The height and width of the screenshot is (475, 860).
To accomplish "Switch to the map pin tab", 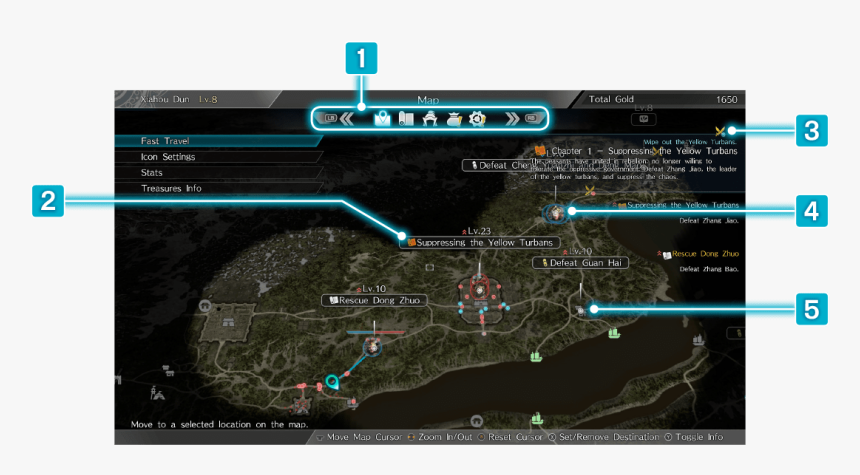I will (381, 119).
